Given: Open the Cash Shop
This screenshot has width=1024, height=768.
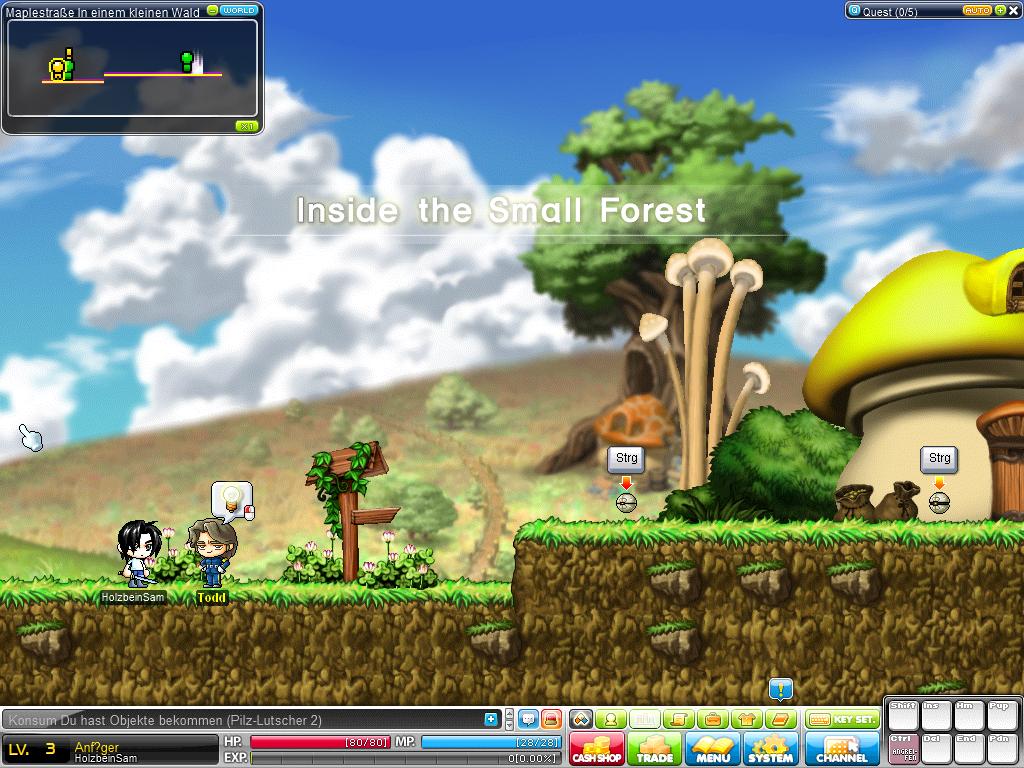Looking at the screenshot, I should click(x=597, y=749).
